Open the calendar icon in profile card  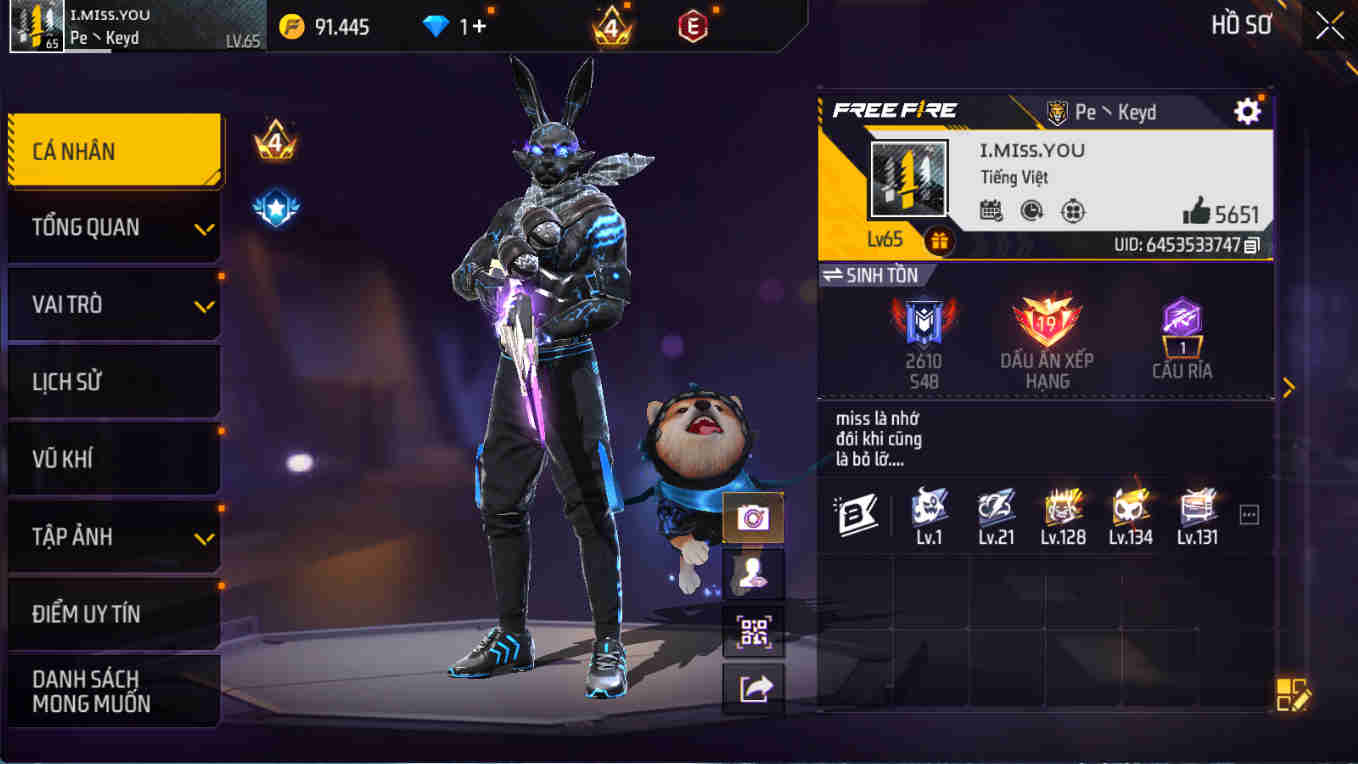coord(992,212)
